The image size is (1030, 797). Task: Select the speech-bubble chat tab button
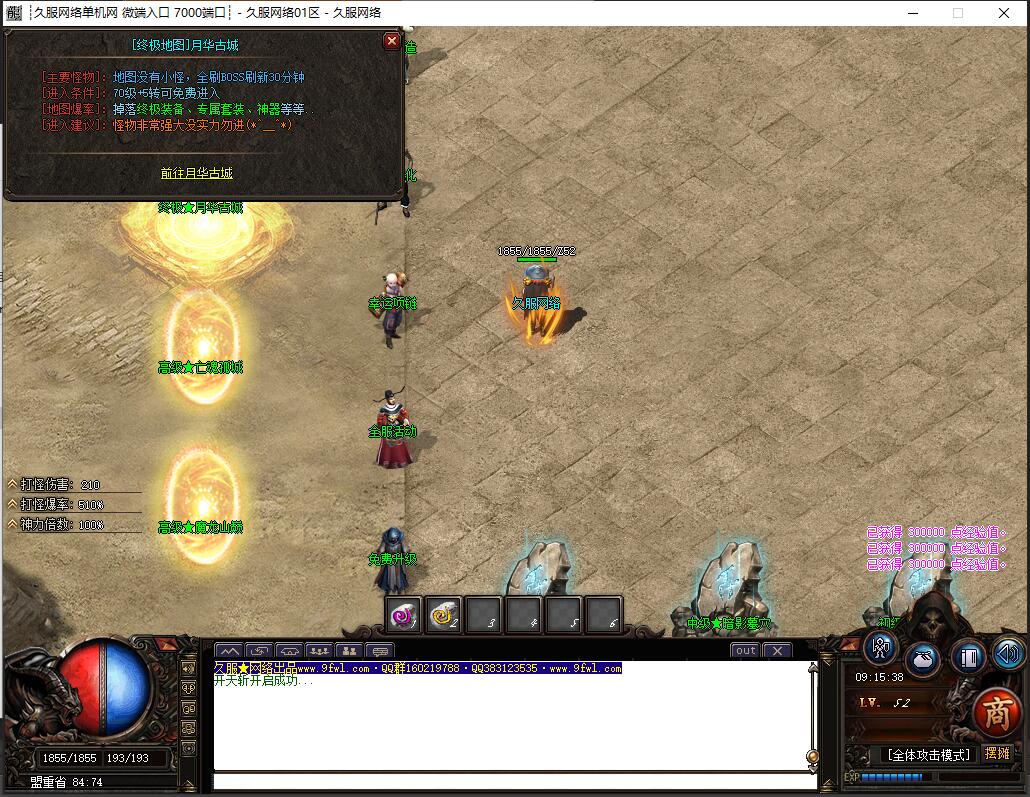(x=379, y=651)
